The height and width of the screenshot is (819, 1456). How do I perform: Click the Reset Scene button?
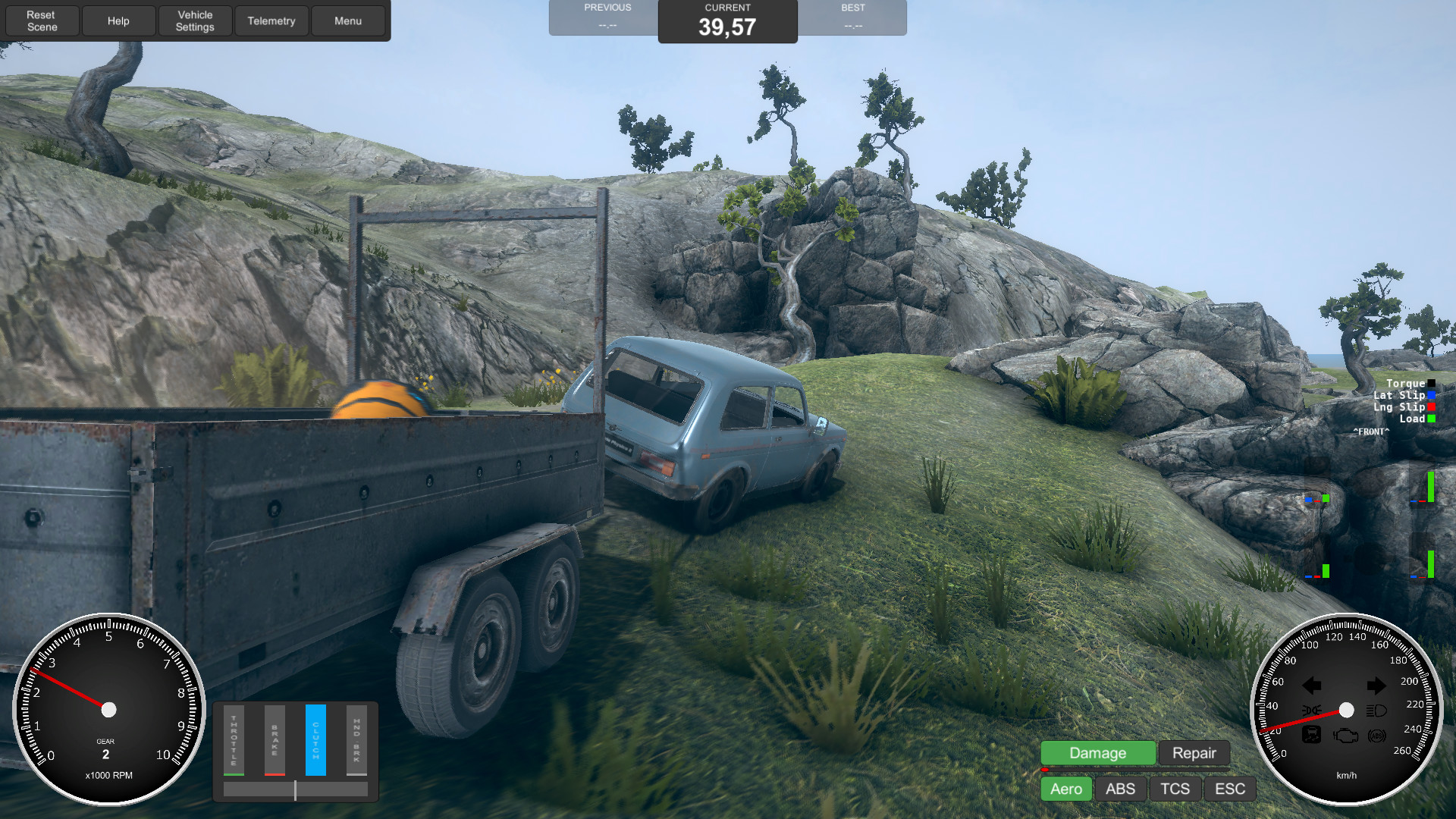42,20
